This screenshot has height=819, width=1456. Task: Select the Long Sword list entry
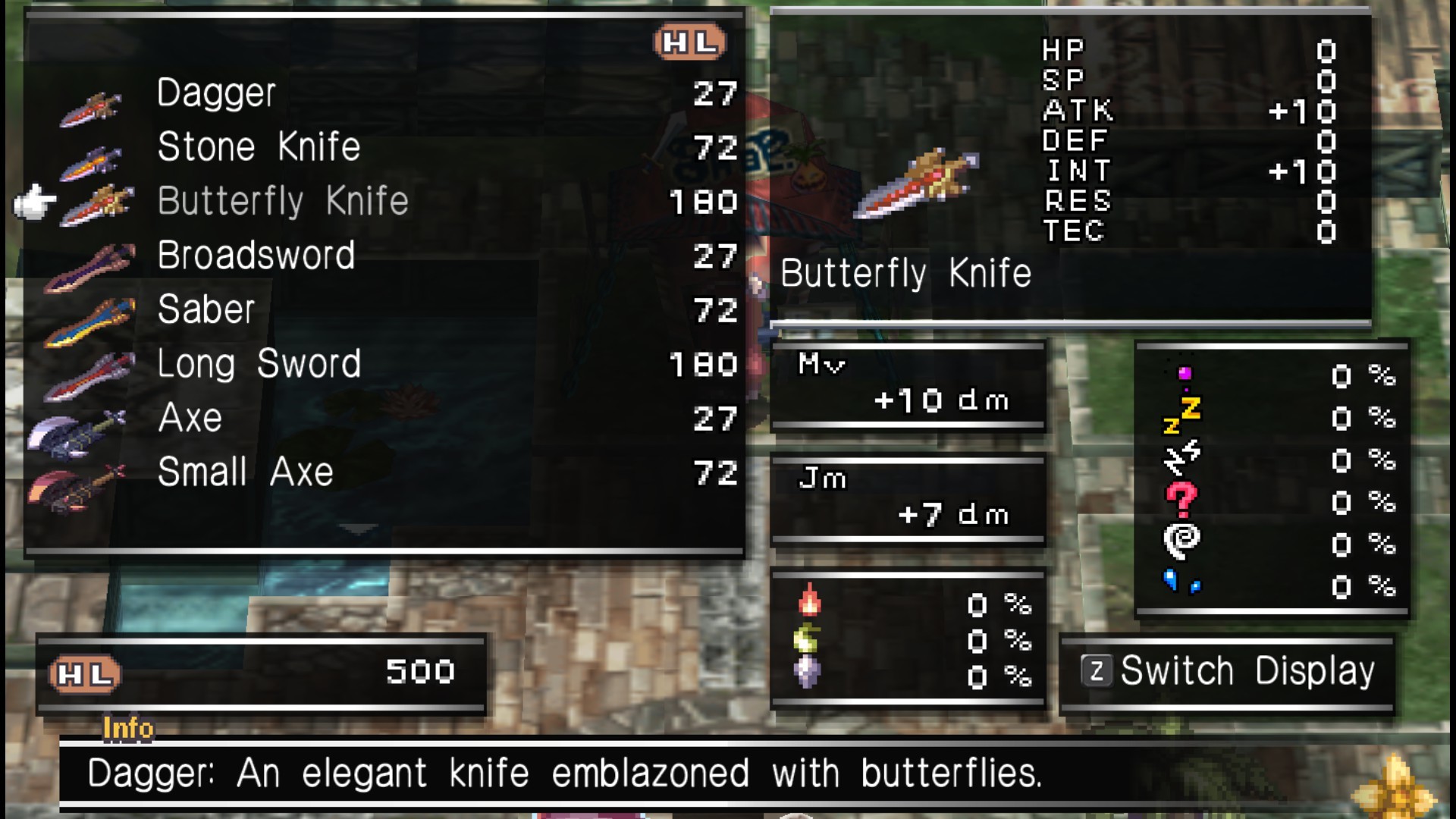(x=258, y=364)
